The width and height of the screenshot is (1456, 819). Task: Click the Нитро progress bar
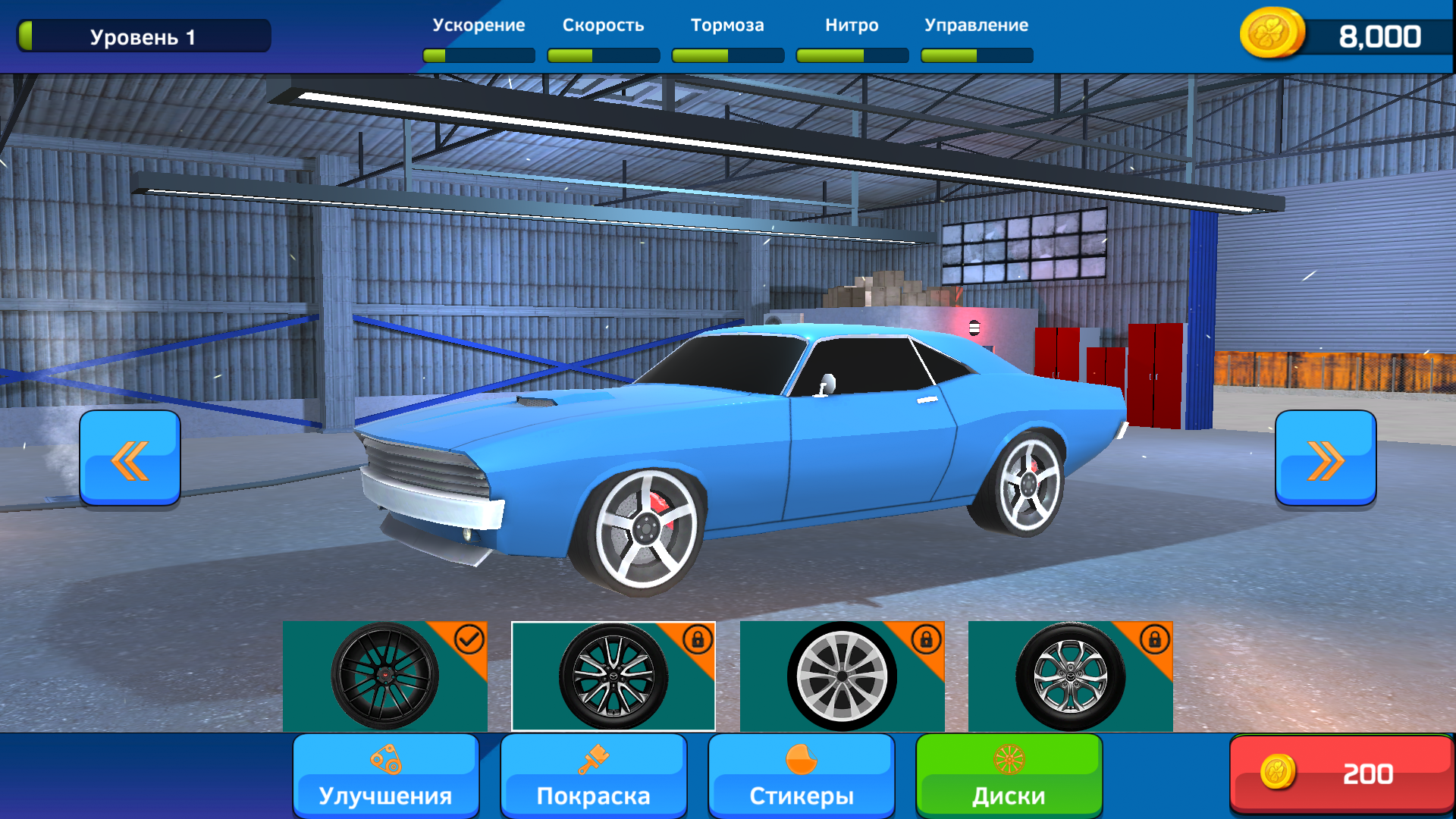click(852, 55)
